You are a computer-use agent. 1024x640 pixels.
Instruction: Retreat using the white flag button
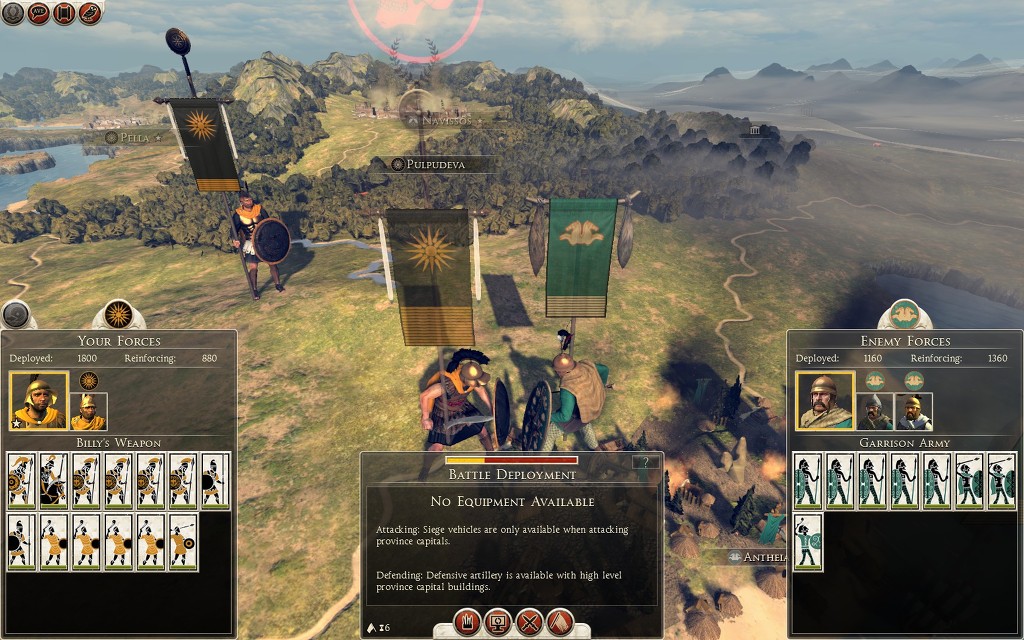click(x=560, y=622)
